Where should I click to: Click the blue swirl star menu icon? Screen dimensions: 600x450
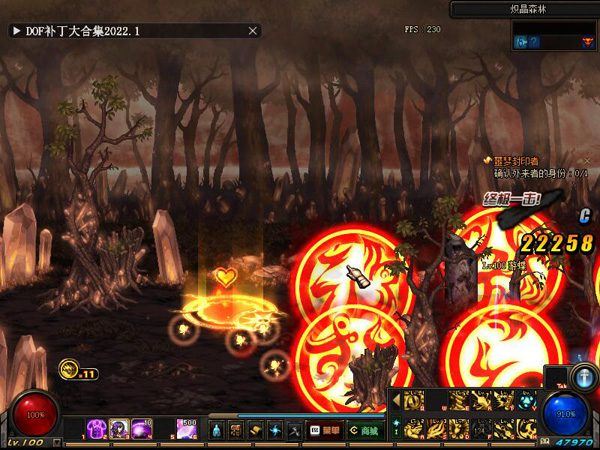275,429
